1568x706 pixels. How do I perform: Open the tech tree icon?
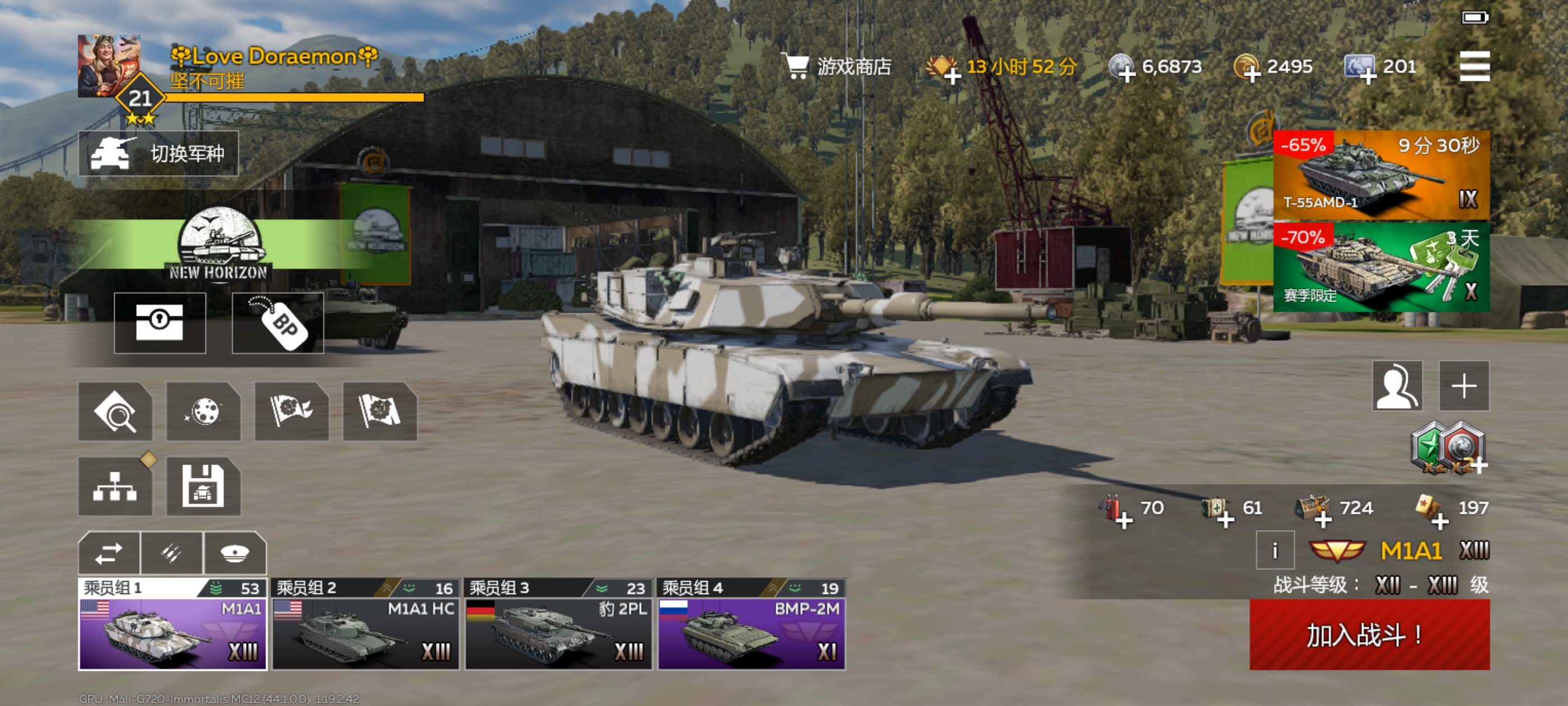(x=115, y=486)
